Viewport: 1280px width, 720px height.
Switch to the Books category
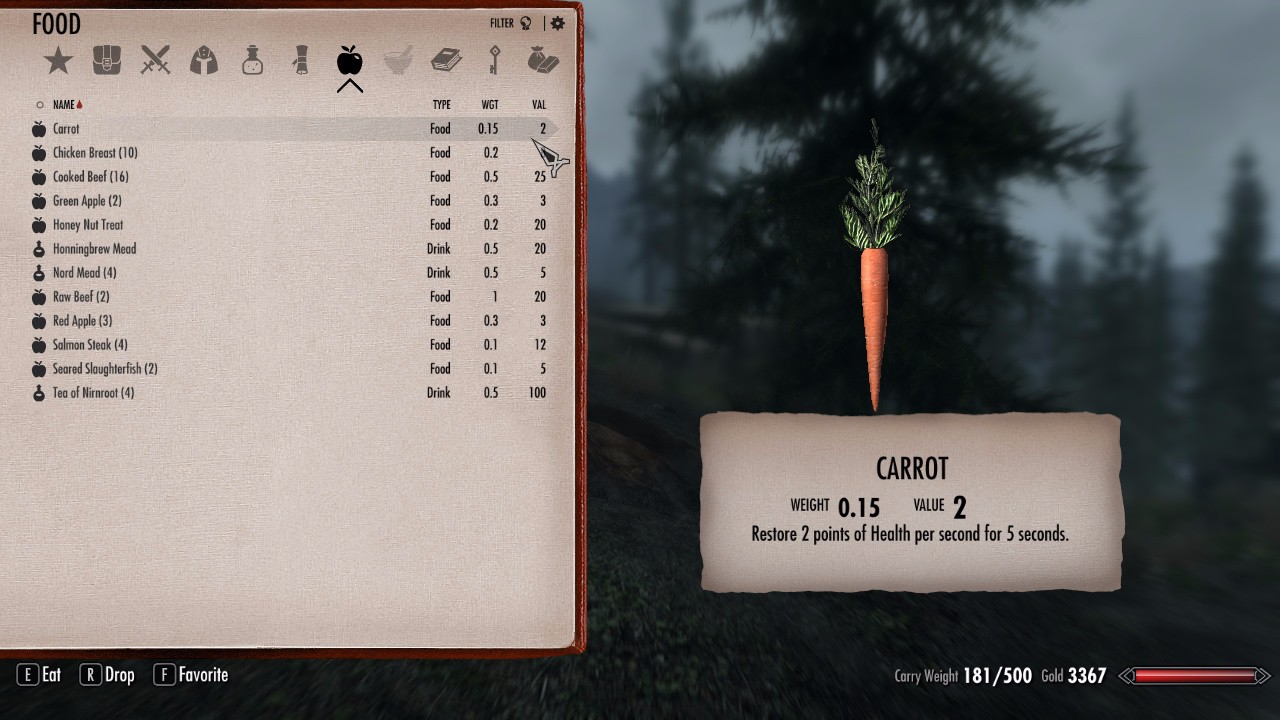pyautogui.click(x=446, y=61)
